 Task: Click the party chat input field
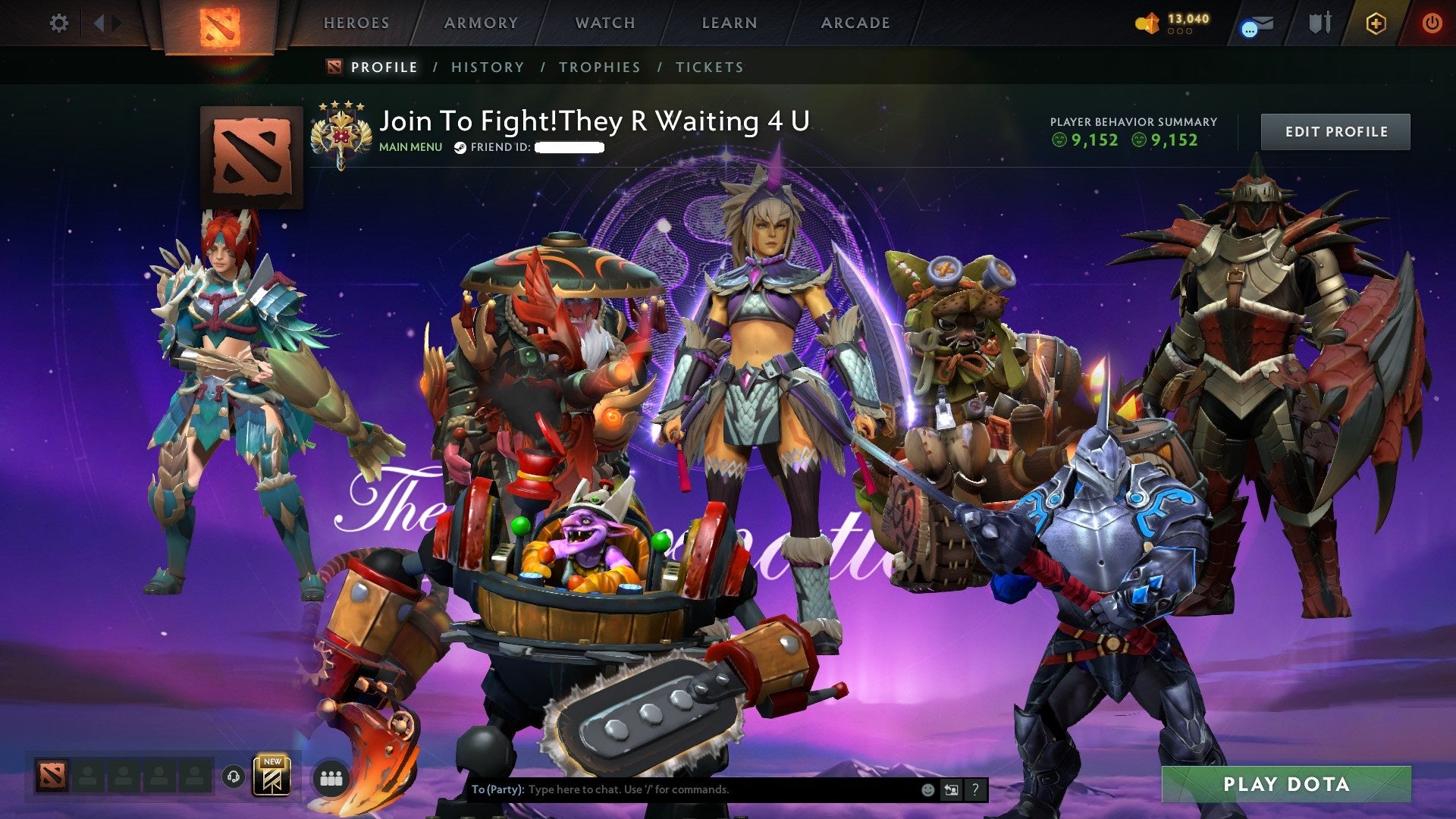tap(682, 789)
